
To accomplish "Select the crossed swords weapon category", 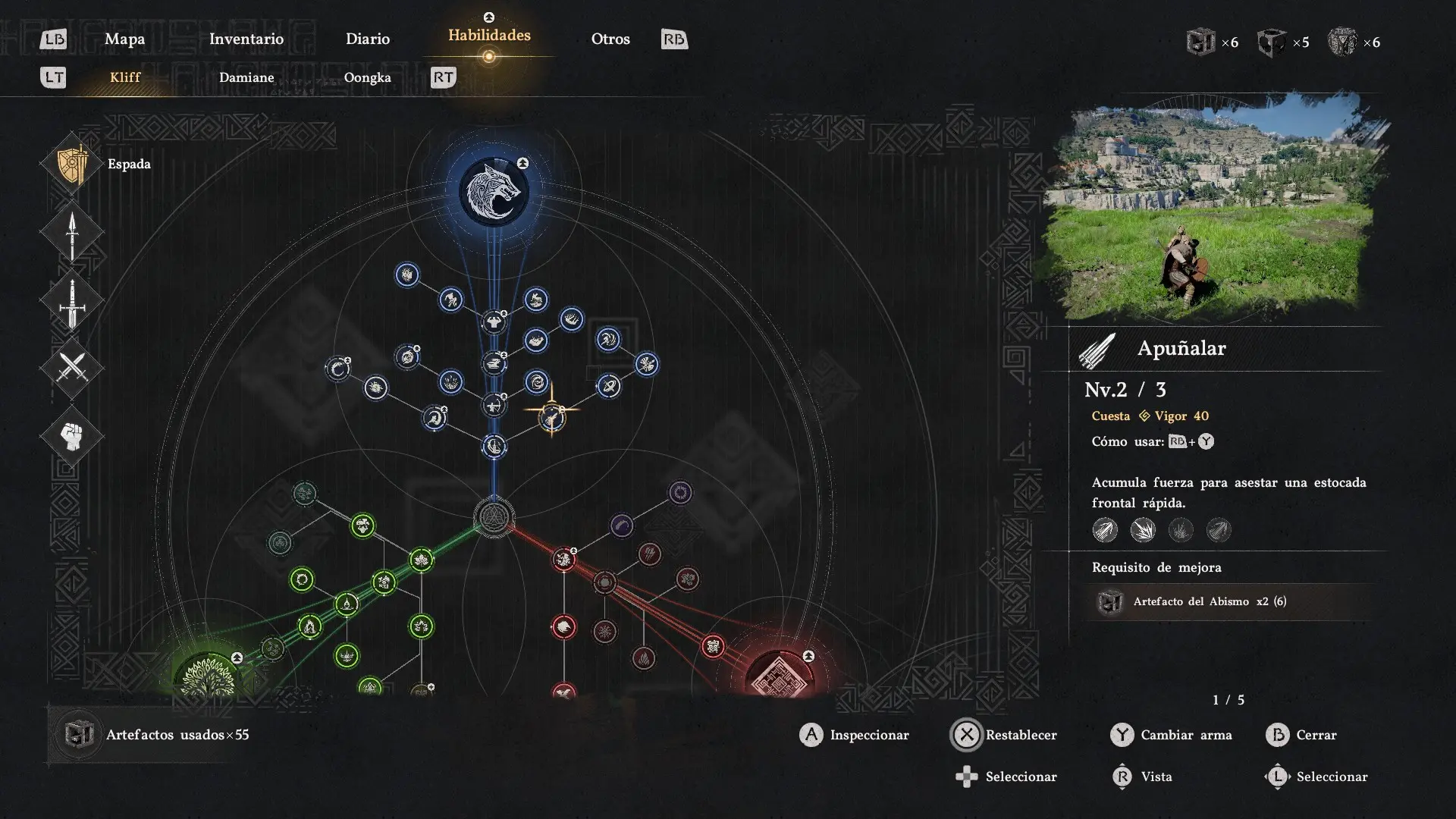I will [72, 369].
